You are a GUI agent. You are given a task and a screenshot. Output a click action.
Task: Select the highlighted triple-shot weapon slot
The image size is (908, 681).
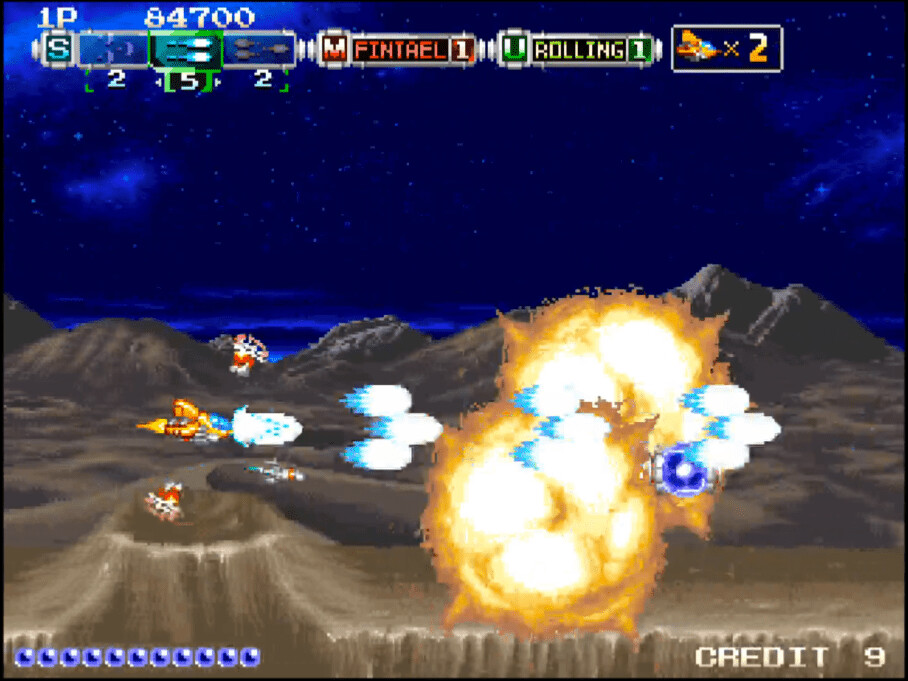click(x=186, y=49)
